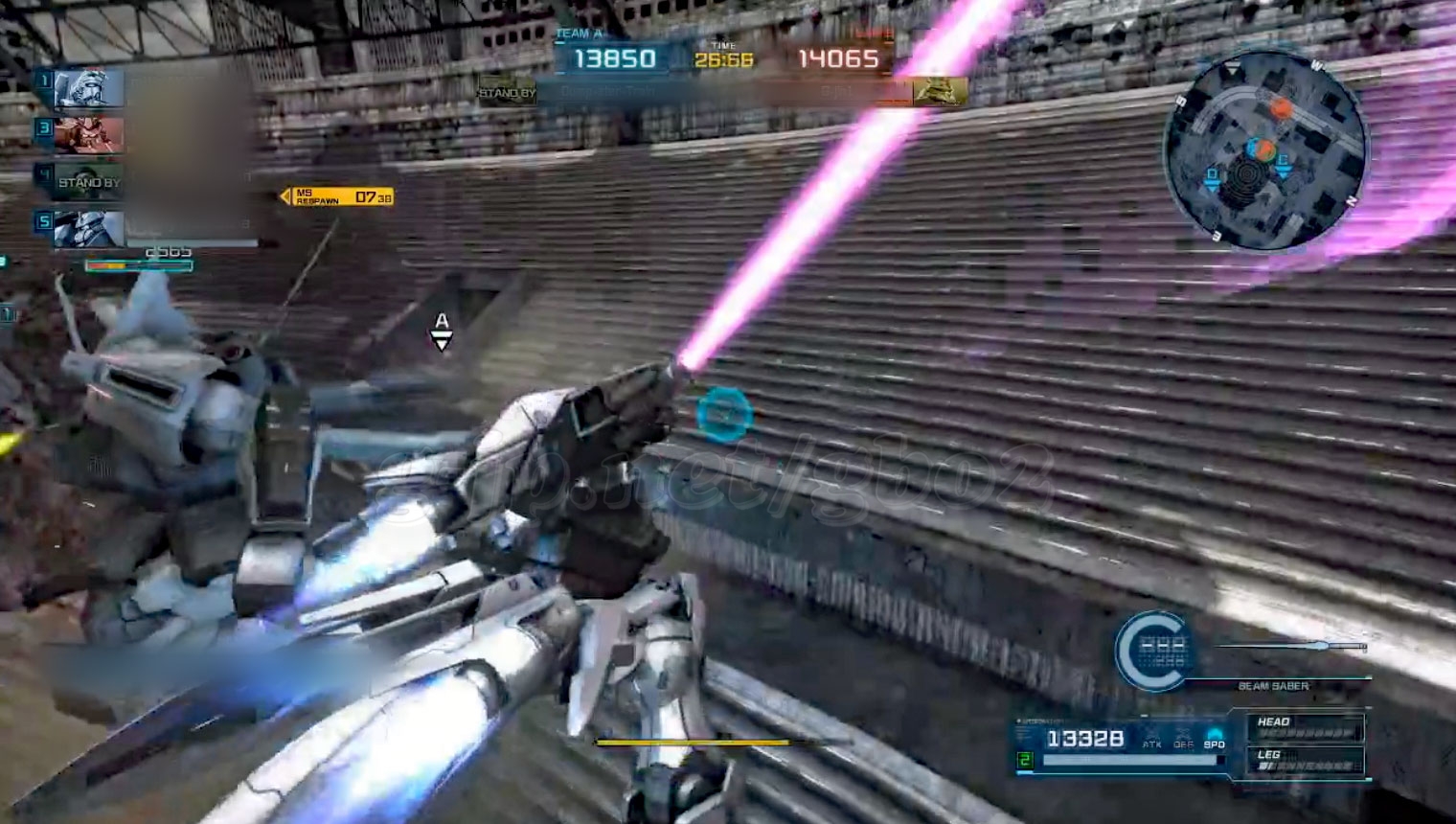
Task: Click the cyan circular targeting reticle
Action: 724,413
